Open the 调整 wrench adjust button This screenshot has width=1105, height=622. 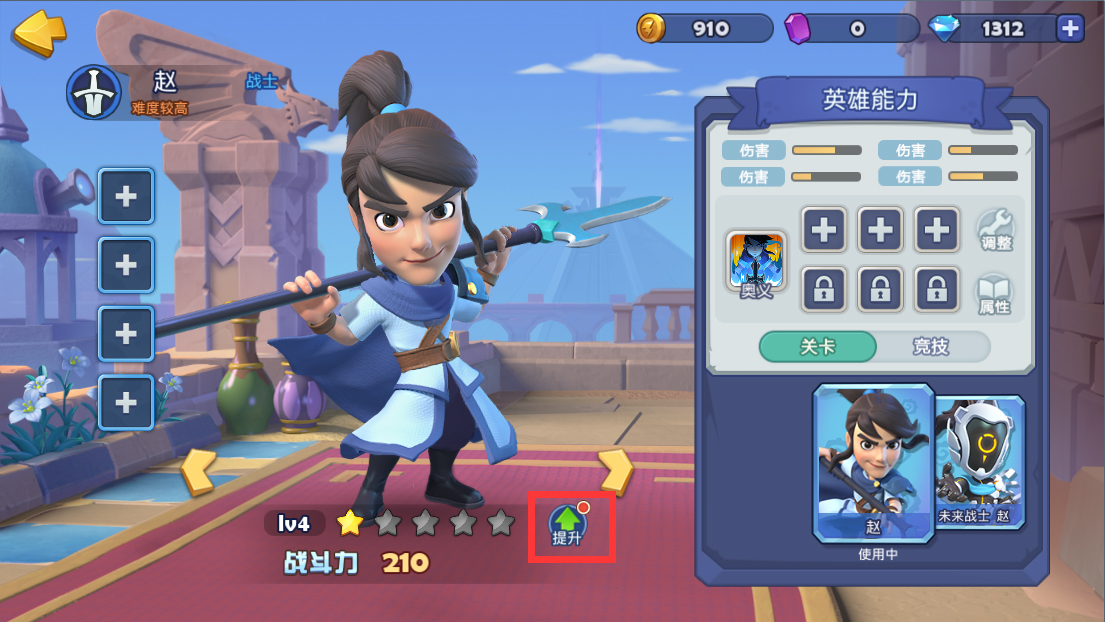pos(995,231)
